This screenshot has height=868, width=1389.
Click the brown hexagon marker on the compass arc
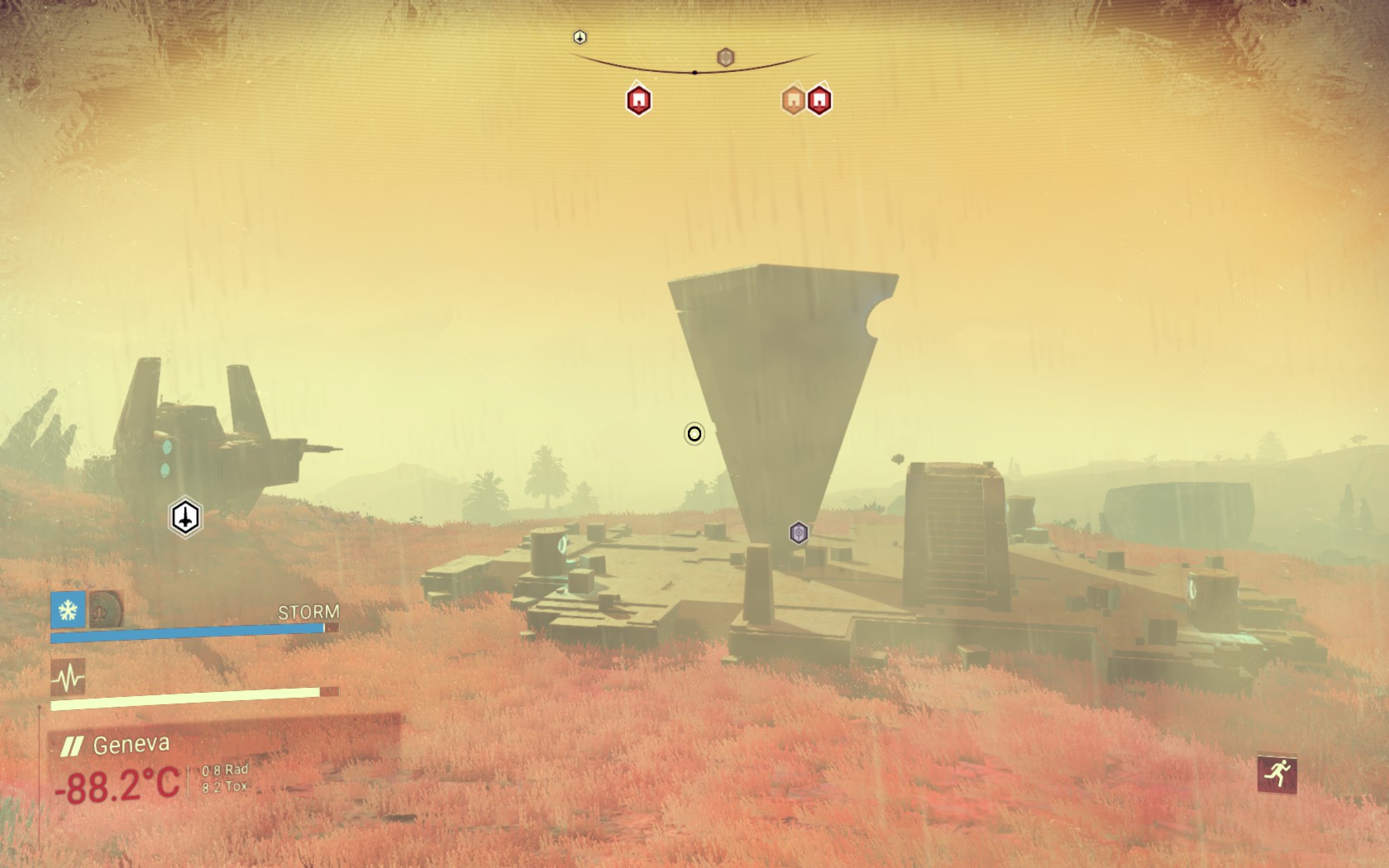pos(725,57)
